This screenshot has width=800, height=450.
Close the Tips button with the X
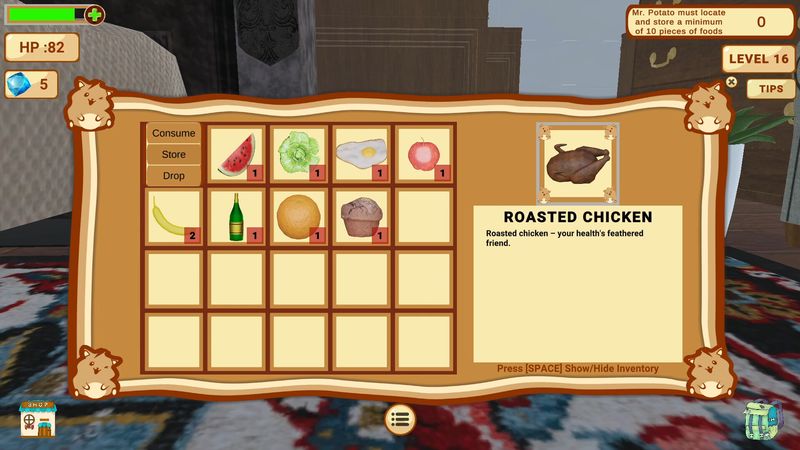point(731,82)
